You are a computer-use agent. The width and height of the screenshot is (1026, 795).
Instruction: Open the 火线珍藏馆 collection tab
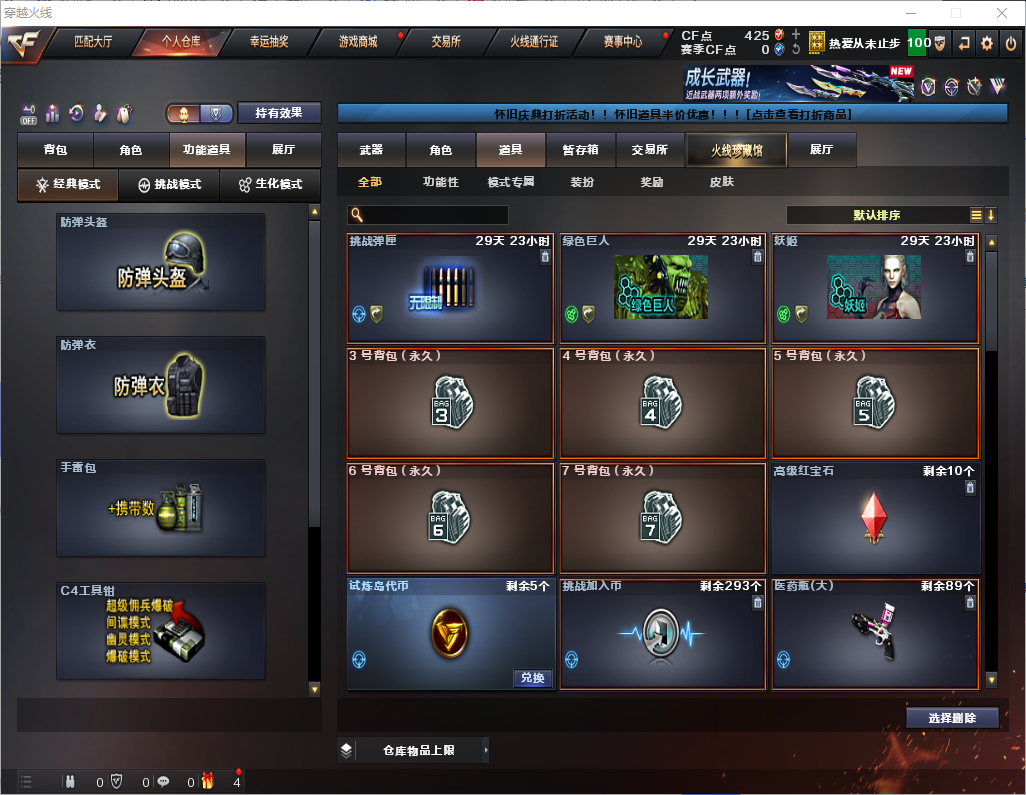pyautogui.click(x=736, y=150)
